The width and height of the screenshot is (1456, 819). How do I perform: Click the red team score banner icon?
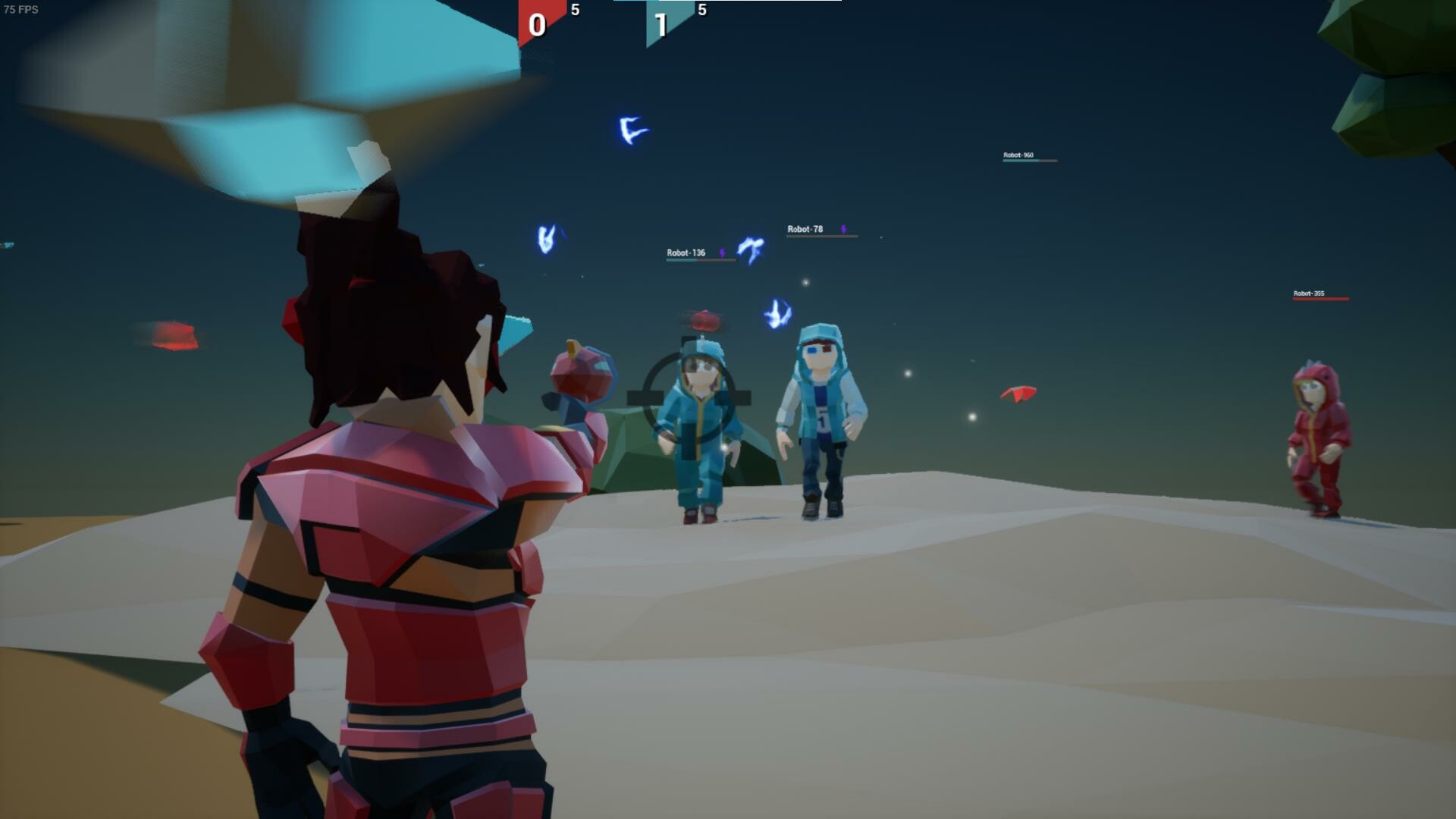point(538,23)
